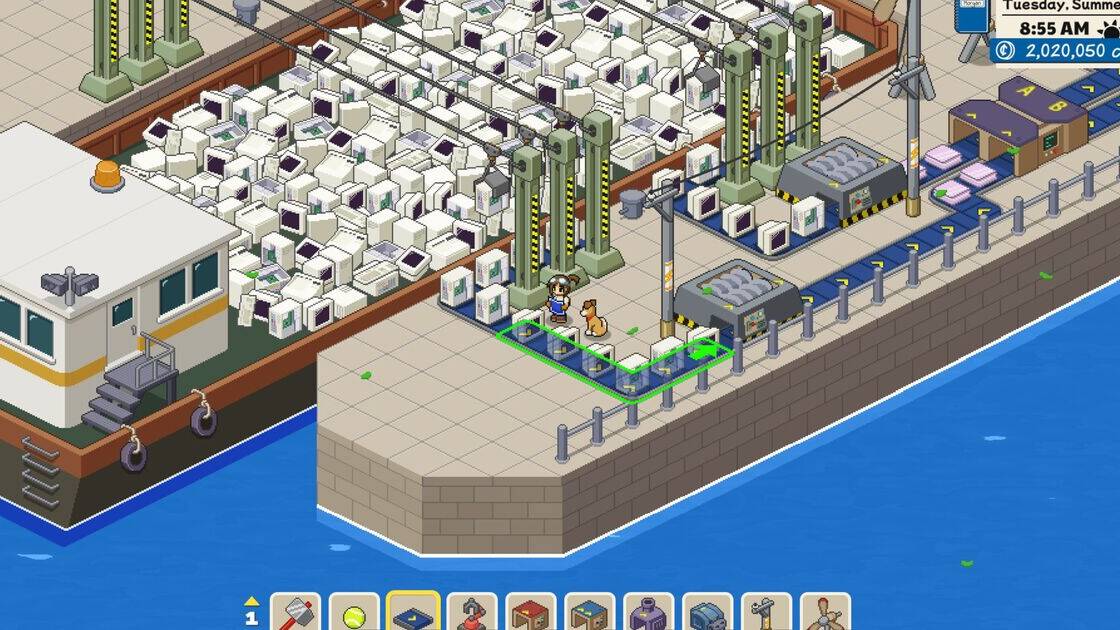The image size is (1120, 630).
Task: Select the red-topped machine slot
Action: 531,613
